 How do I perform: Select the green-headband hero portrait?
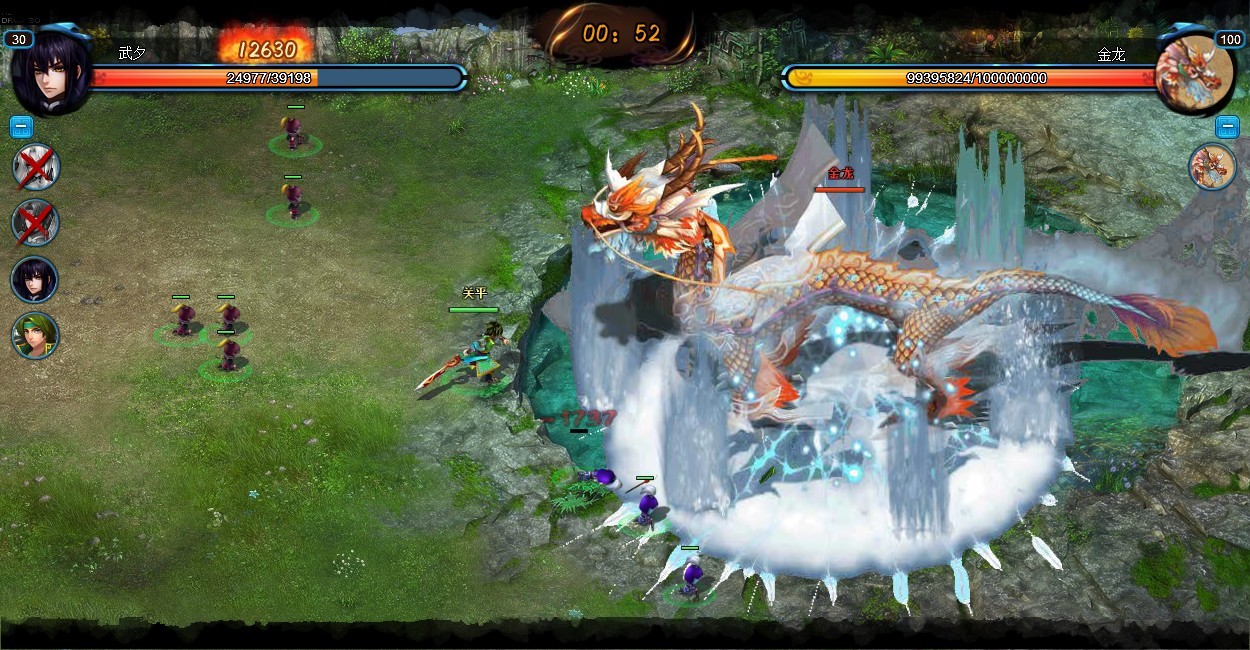(x=35, y=335)
